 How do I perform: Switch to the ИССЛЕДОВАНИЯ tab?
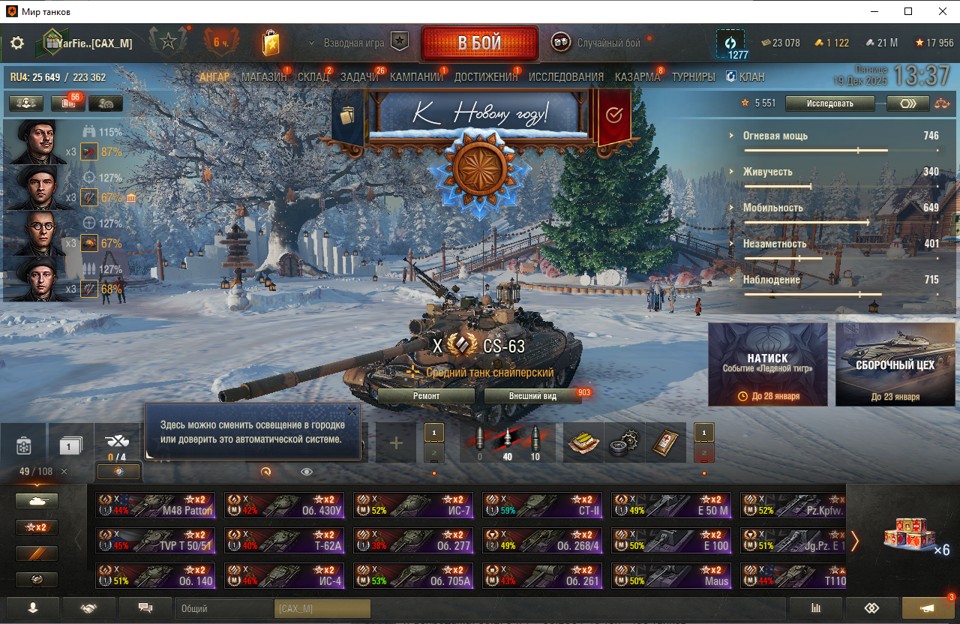click(566, 77)
